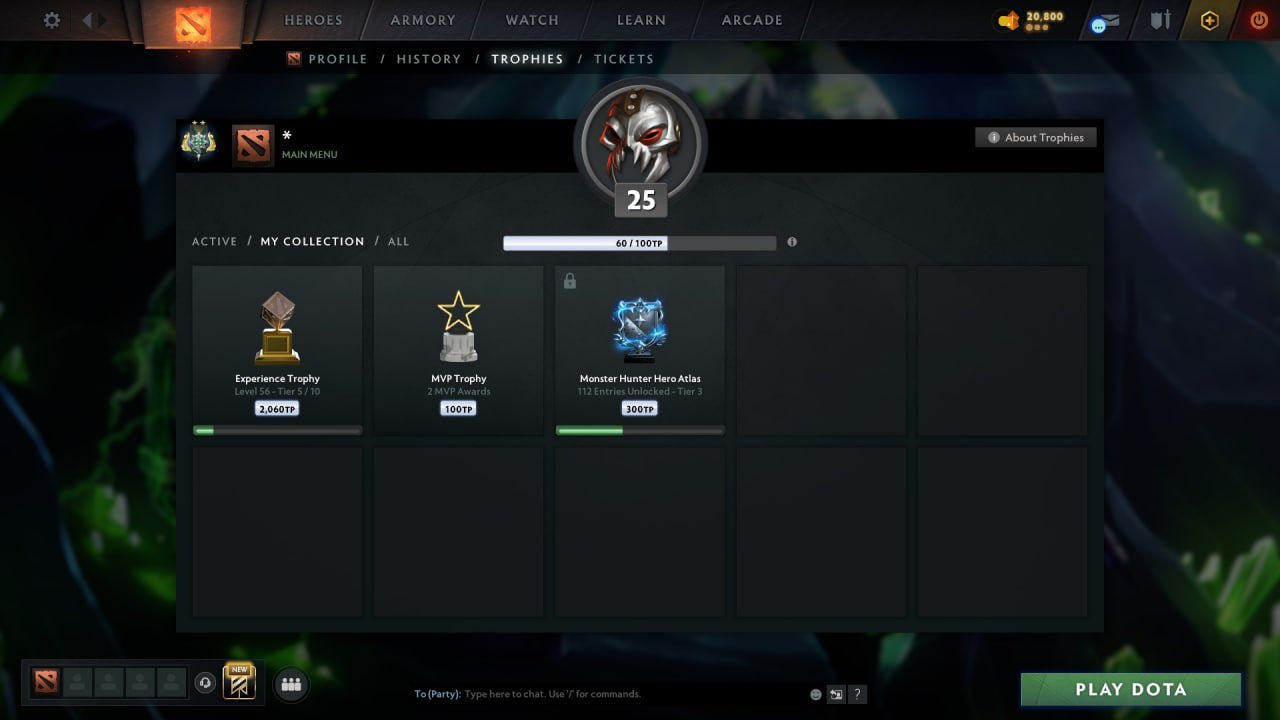Filter trophies by ALL

pos(398,241)
